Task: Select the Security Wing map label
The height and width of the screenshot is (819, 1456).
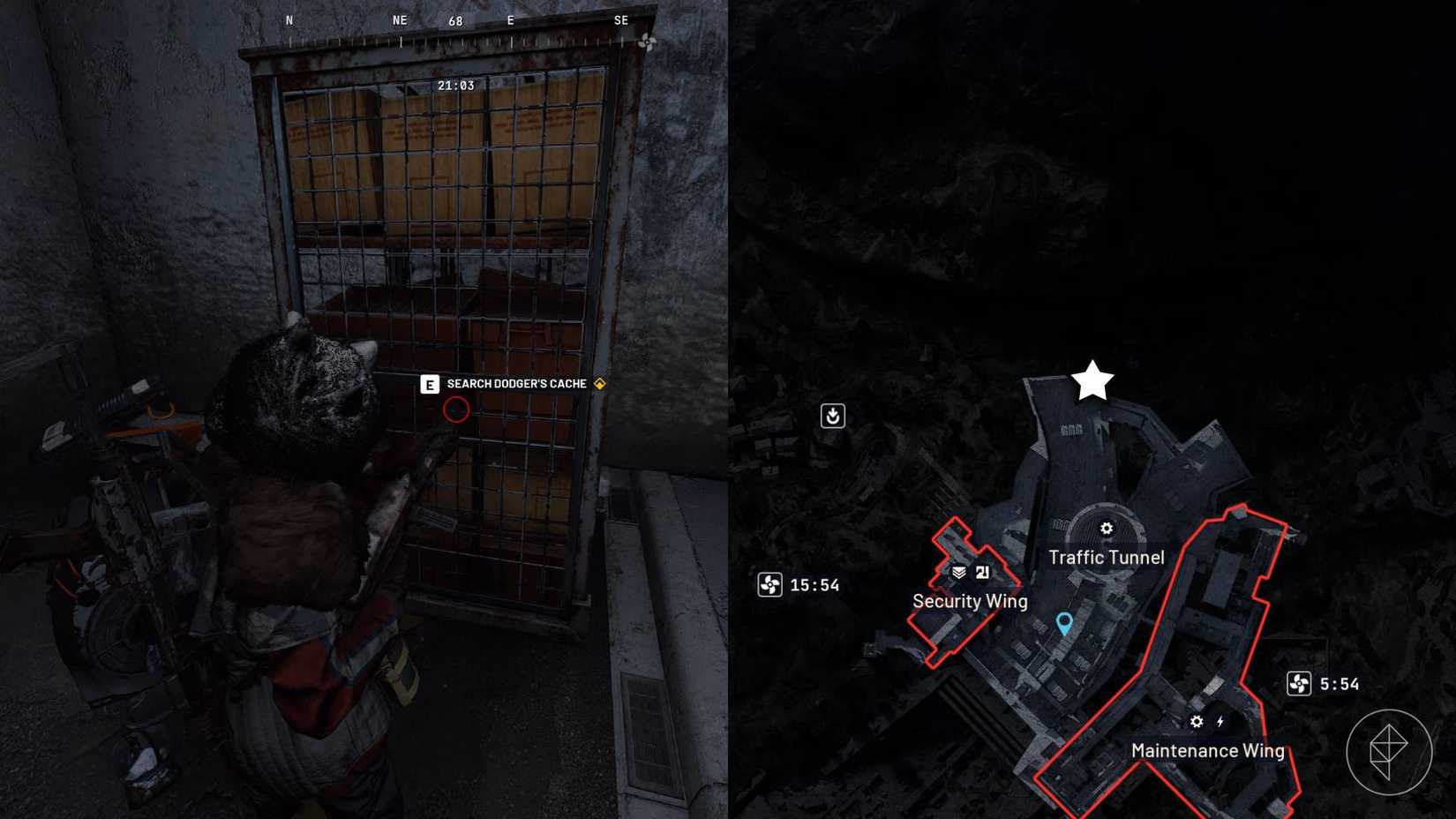Action: [x=969, y=601]
